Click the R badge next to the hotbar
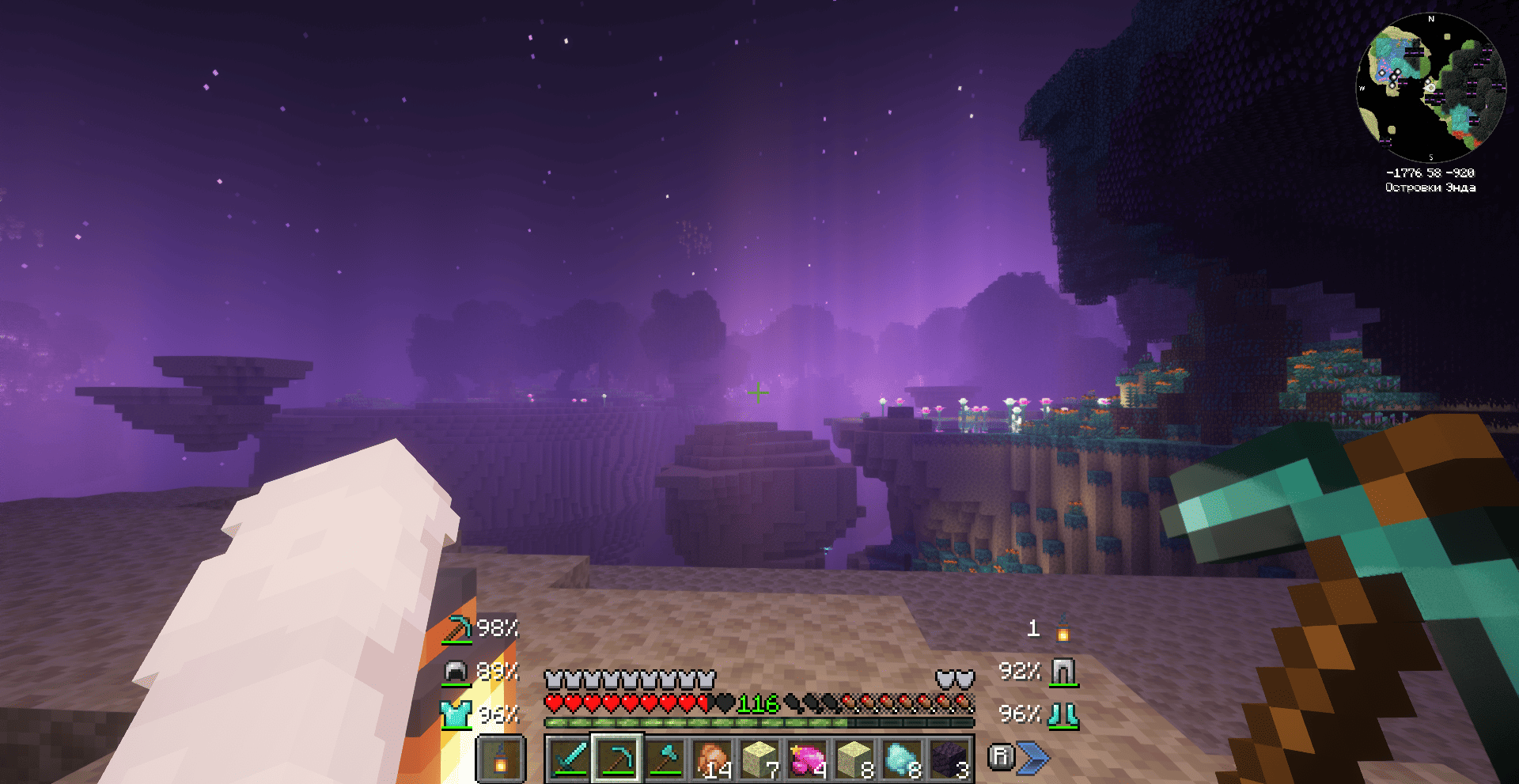This screenshot has height=784, width=1519. click(x=1002, y=756)
